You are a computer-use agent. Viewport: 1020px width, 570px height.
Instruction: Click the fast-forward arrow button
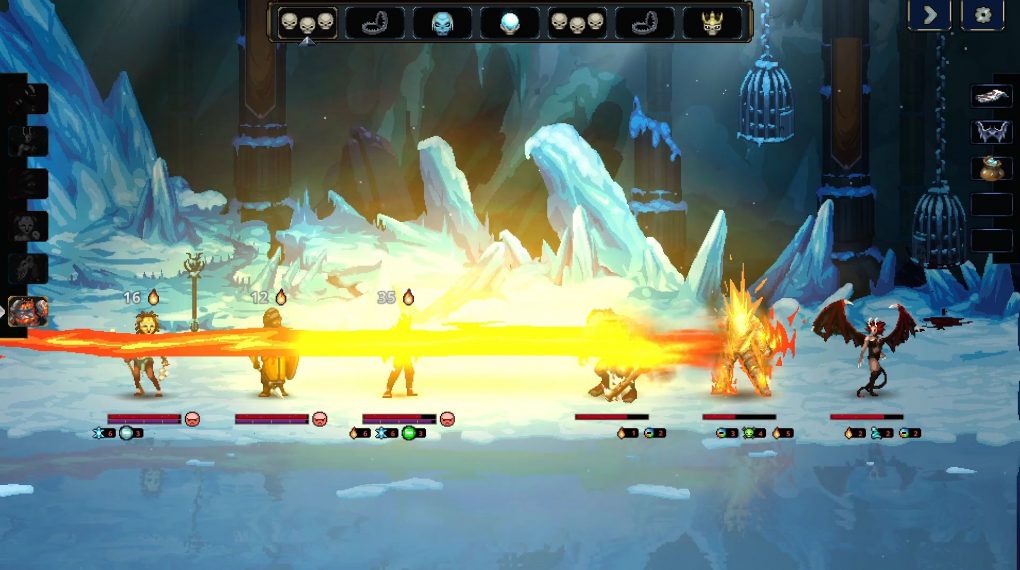point(929,14)
